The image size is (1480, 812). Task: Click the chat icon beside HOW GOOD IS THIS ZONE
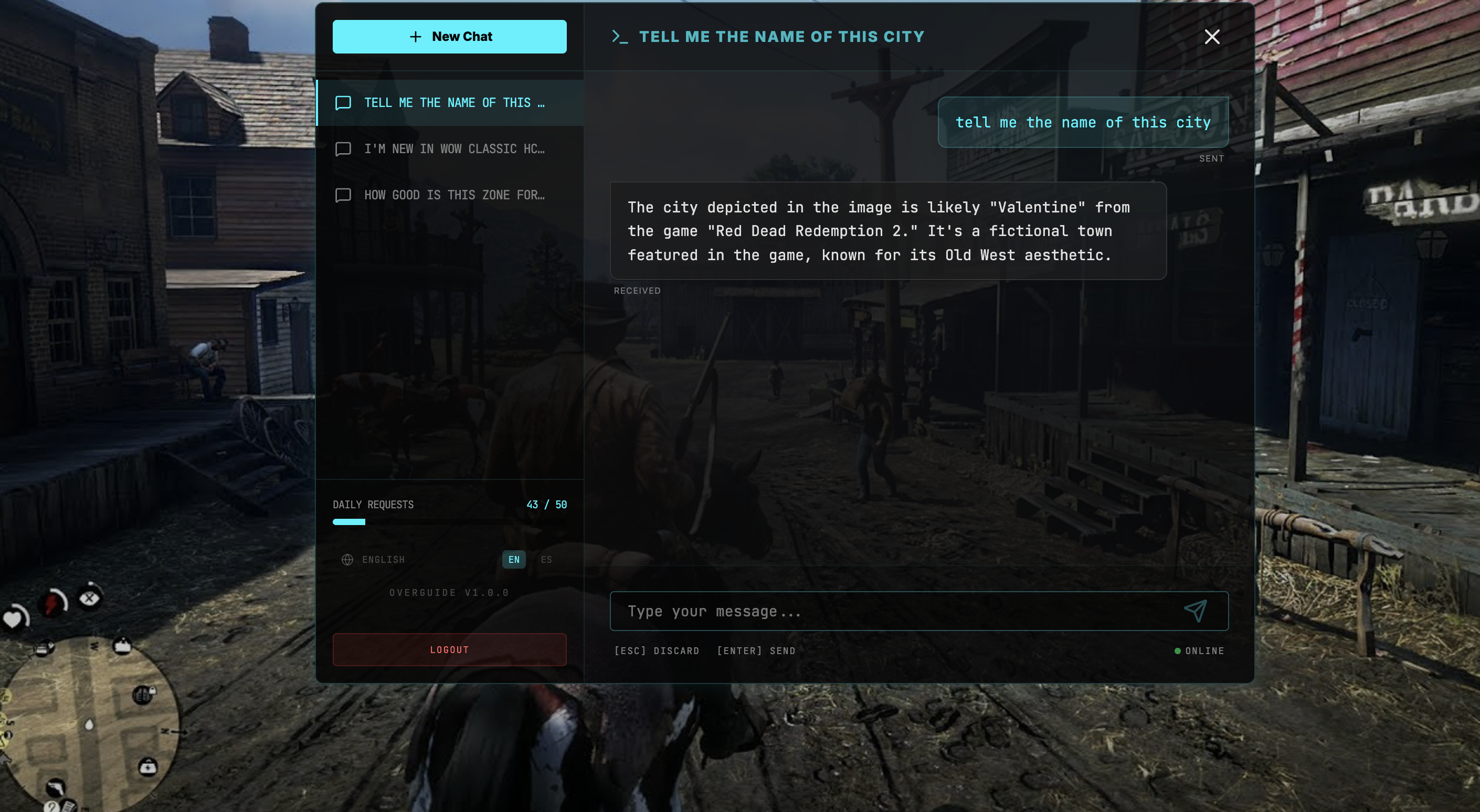pos(343,195)
